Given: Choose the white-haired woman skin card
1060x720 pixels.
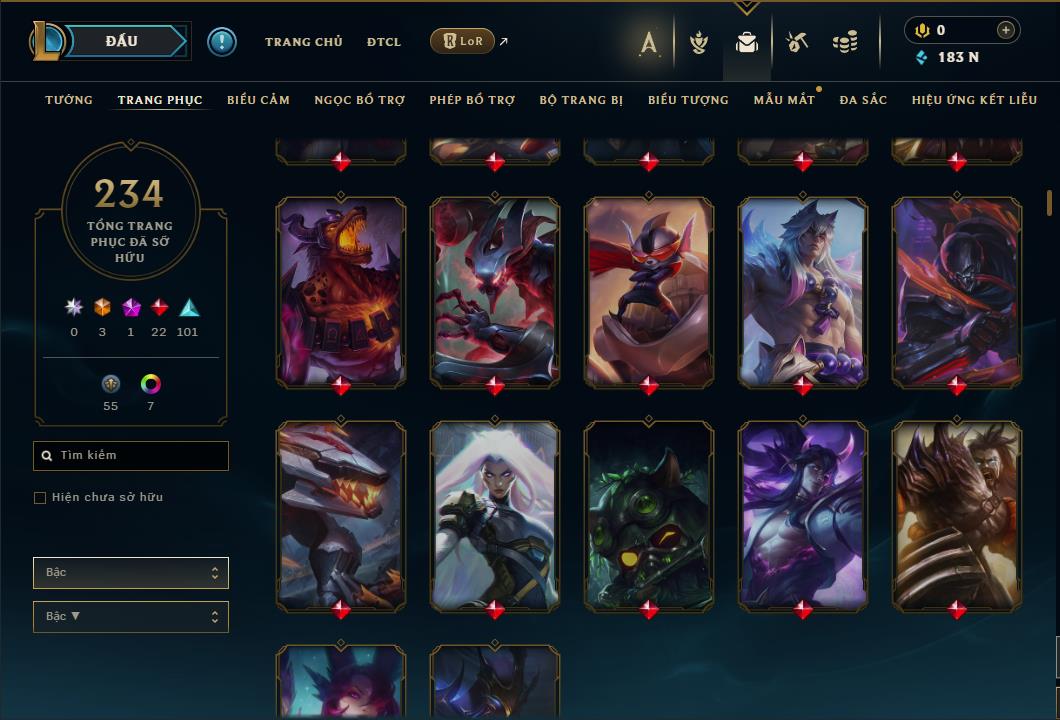Looking at the screenshot, I should point(495,515).
